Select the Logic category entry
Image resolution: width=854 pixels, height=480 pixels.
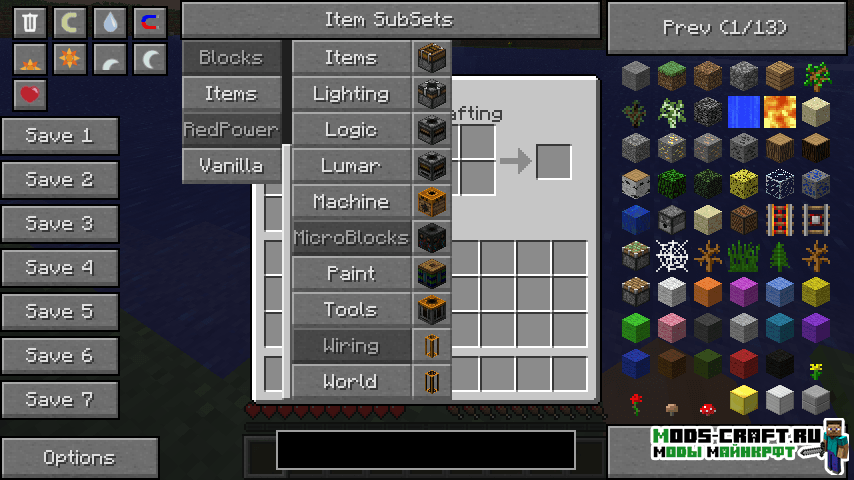point(351,130)
